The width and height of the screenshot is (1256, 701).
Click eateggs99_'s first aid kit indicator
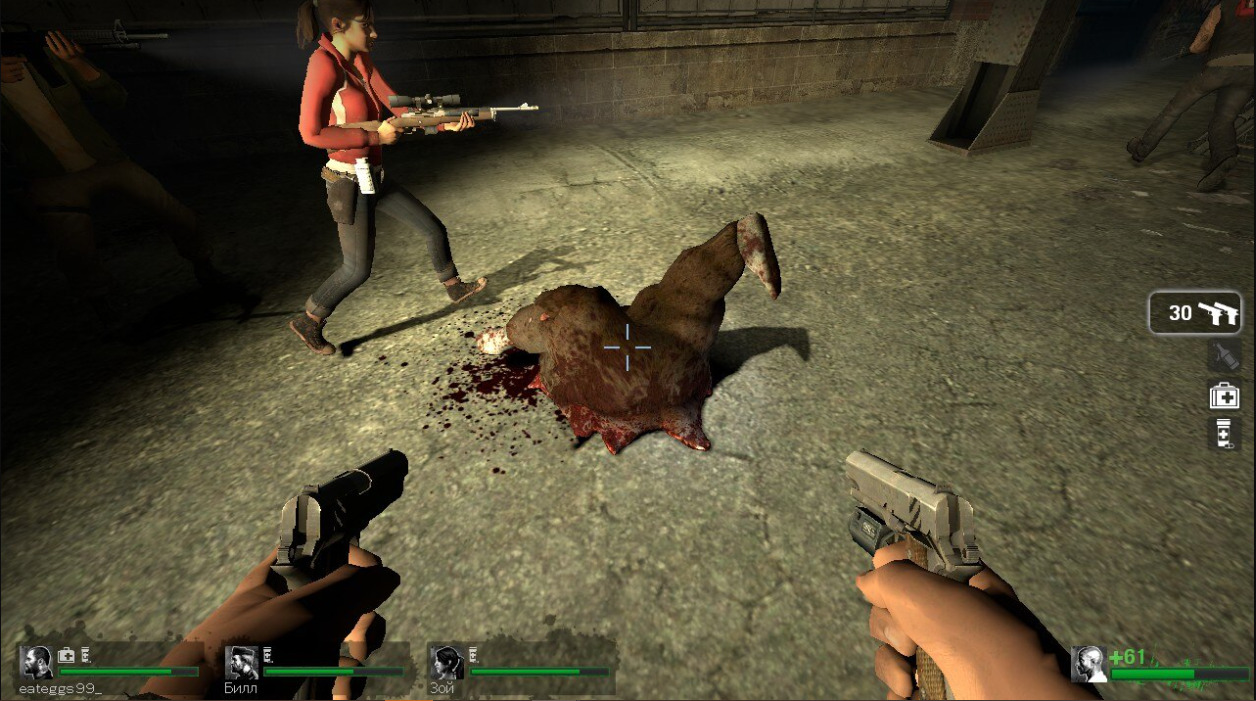(67, 656)
